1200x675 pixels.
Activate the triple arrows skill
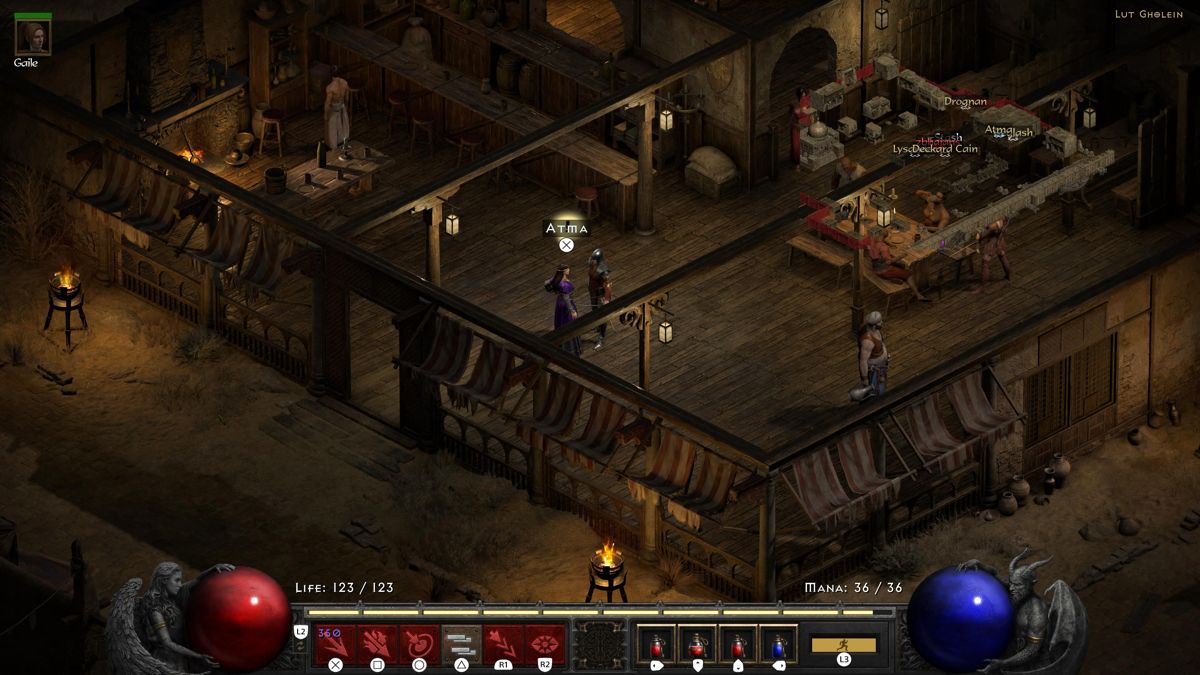[503, 643]
